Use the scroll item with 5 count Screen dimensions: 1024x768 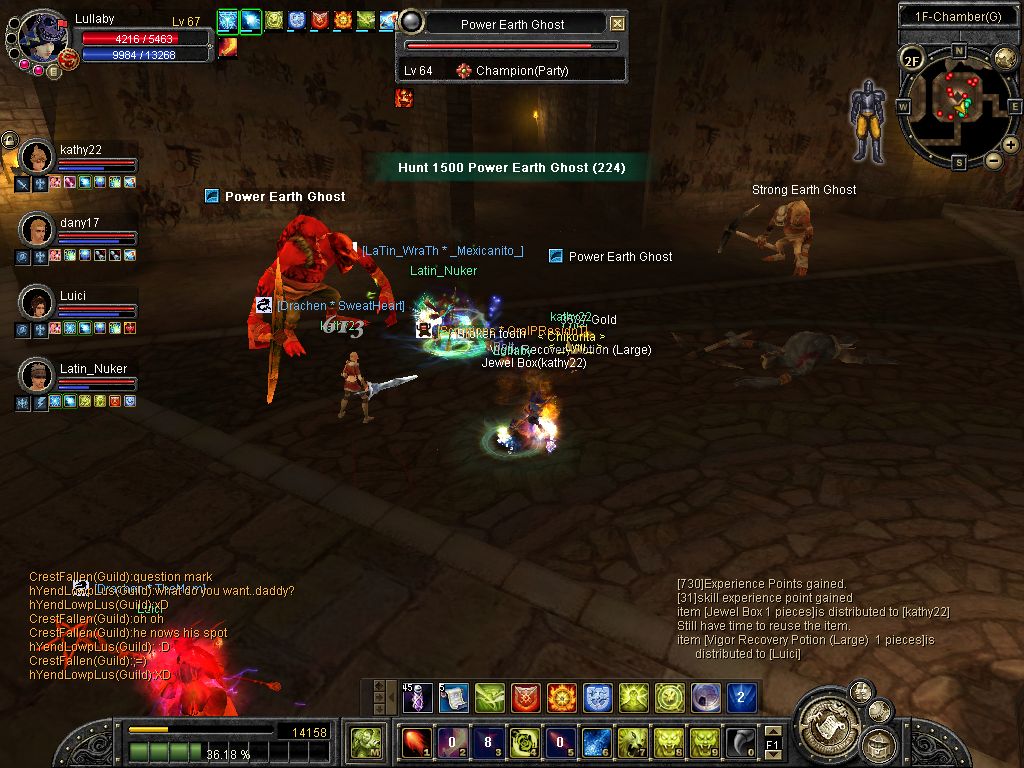click(x=454, y=697)
